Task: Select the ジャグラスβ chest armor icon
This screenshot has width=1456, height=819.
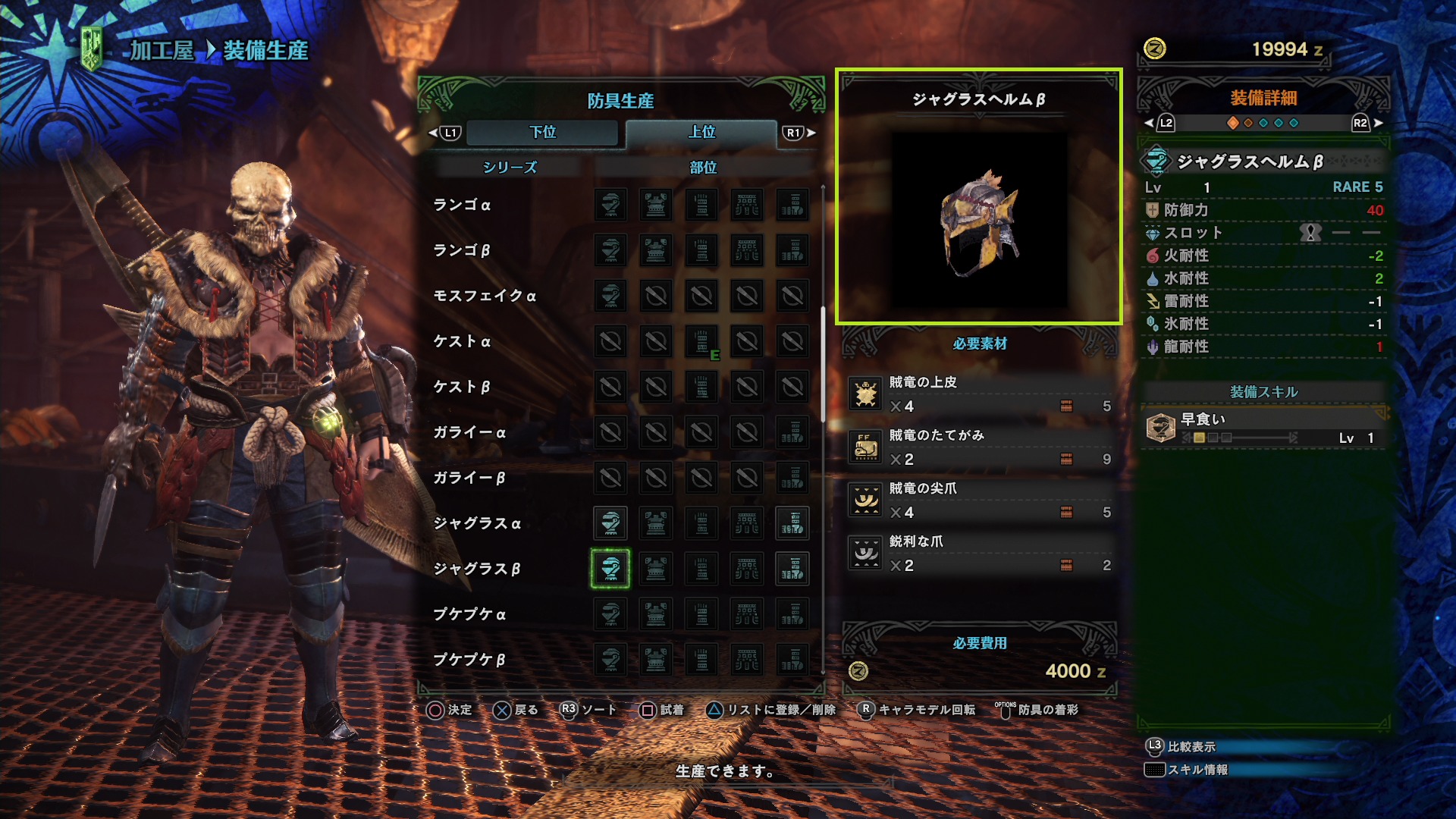Action: 656,569
